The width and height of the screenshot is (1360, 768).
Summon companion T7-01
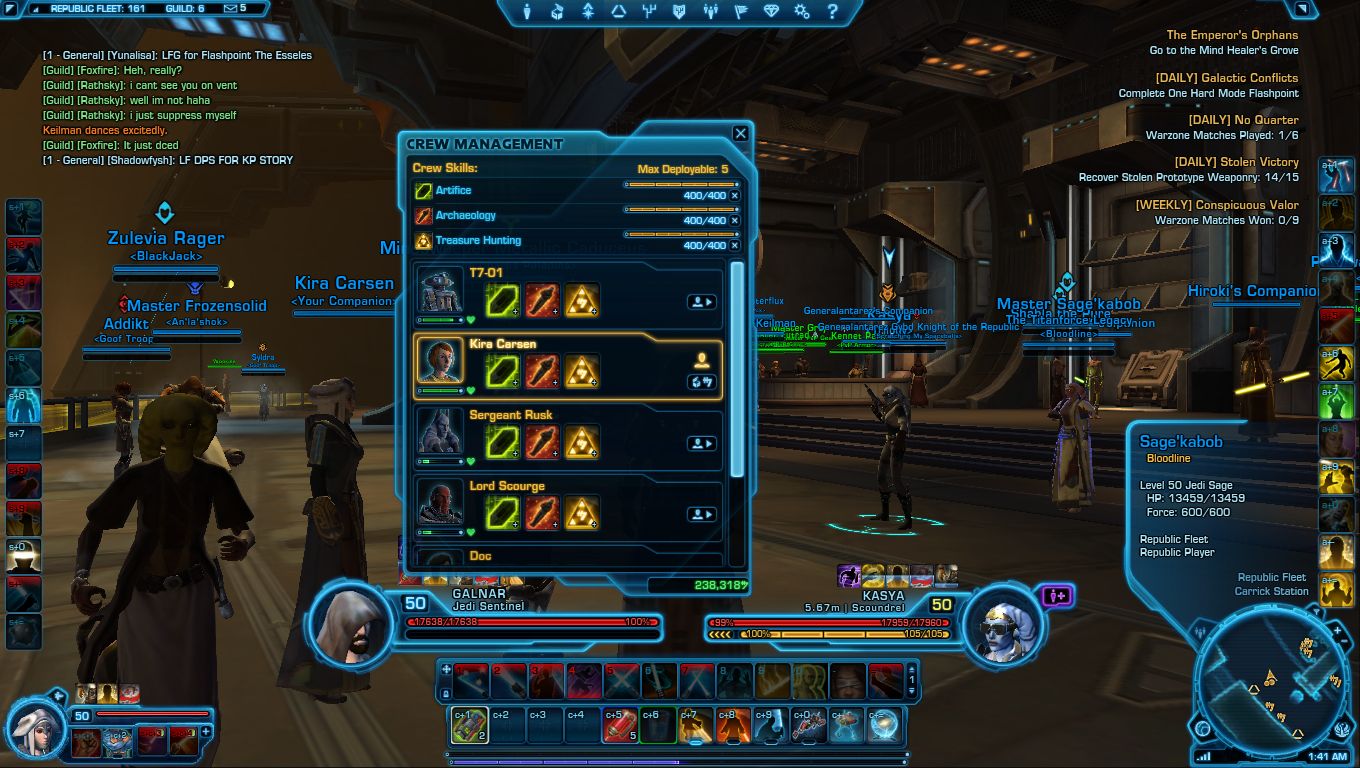701,301
